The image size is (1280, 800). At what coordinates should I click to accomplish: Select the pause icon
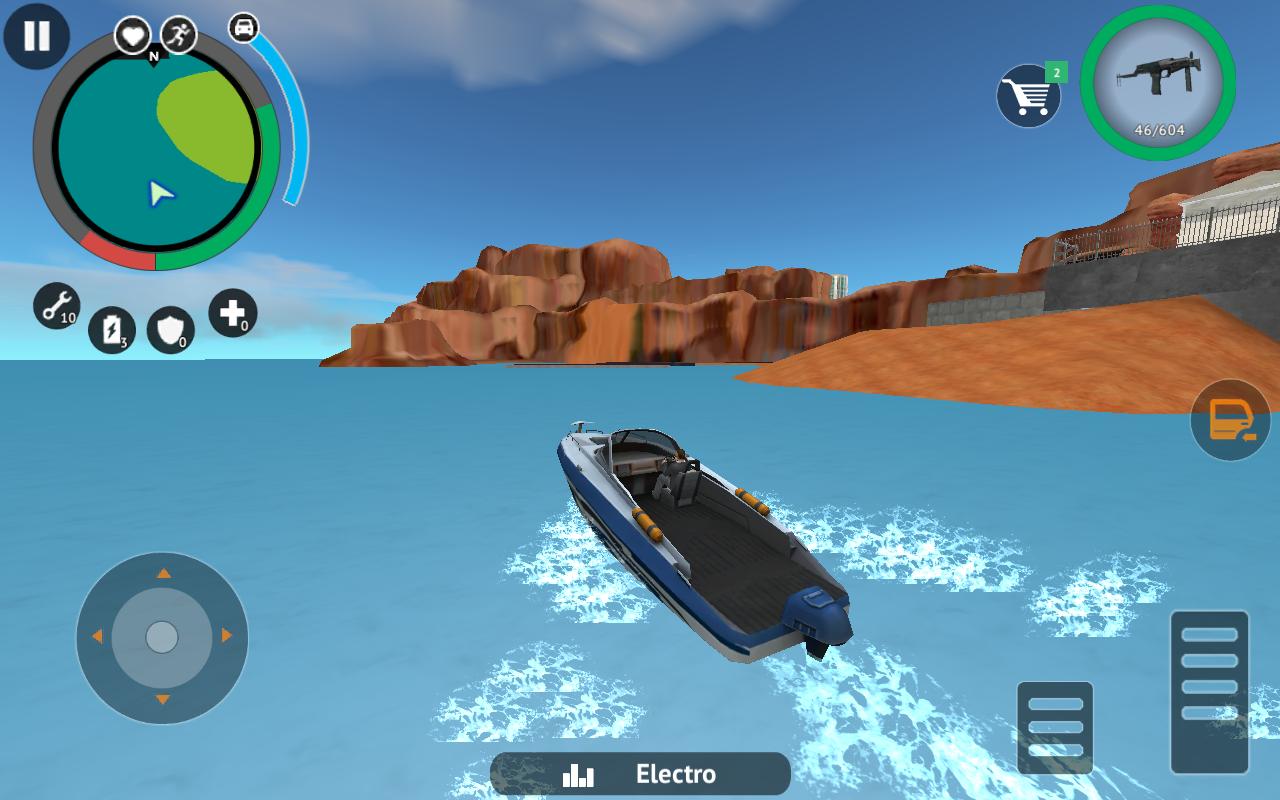click(37, 37)
